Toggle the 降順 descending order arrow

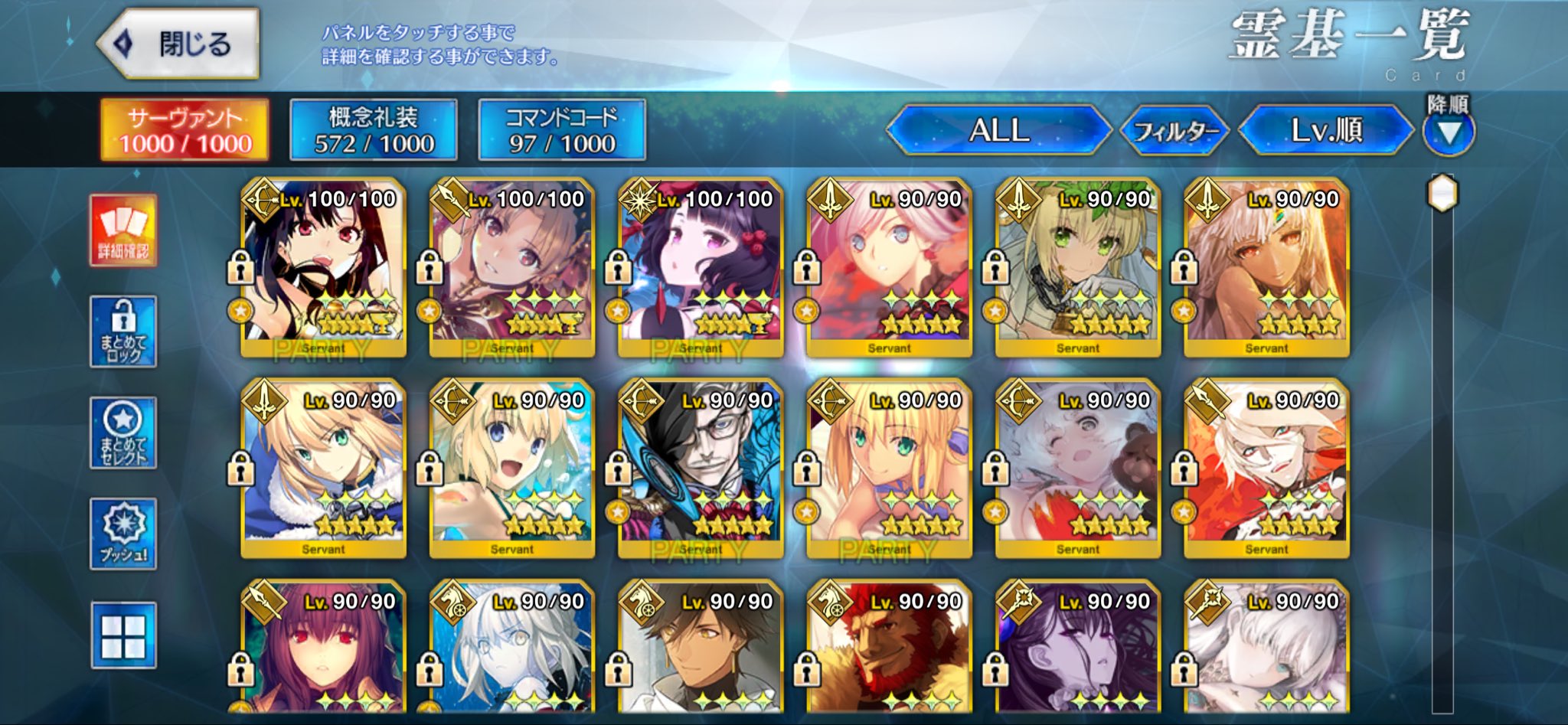pyautogui.click(x=1448, y=133)
